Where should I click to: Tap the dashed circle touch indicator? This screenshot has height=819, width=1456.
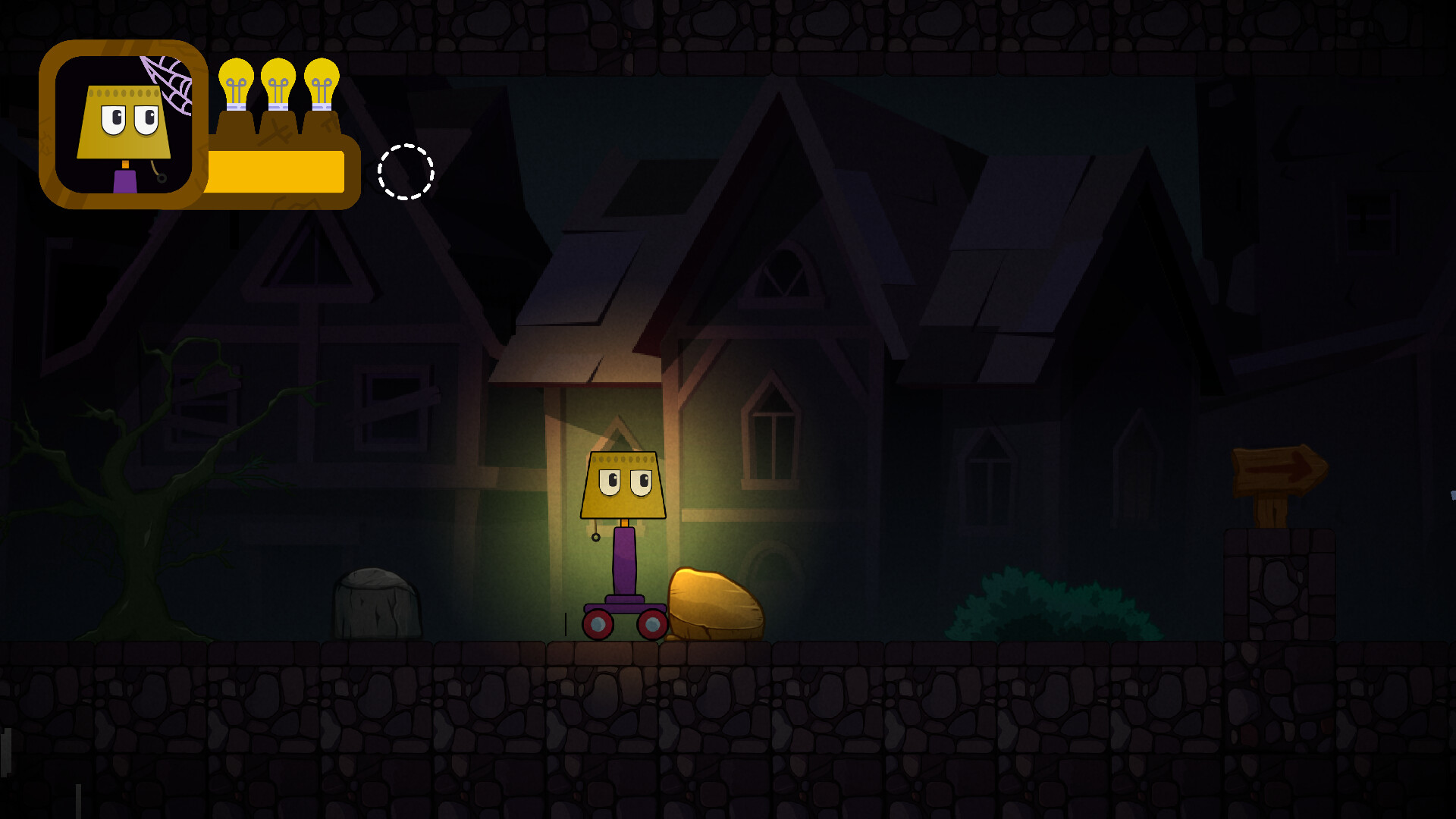coord(407,173)
